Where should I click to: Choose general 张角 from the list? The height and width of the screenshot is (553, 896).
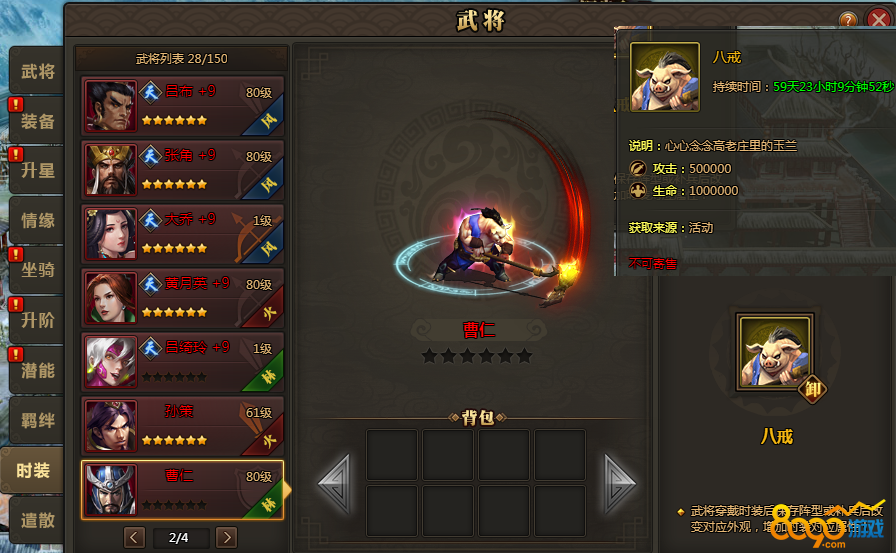pos(183,169)
